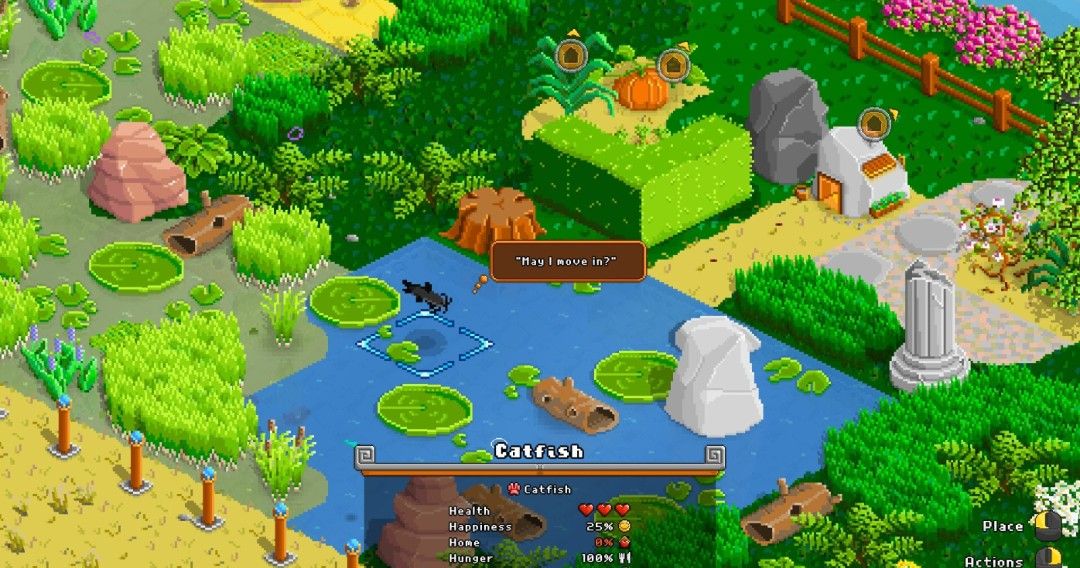The image size is (1080, 568).
Task: Open the home marker above the white stone house
Action: click(875, 123)
